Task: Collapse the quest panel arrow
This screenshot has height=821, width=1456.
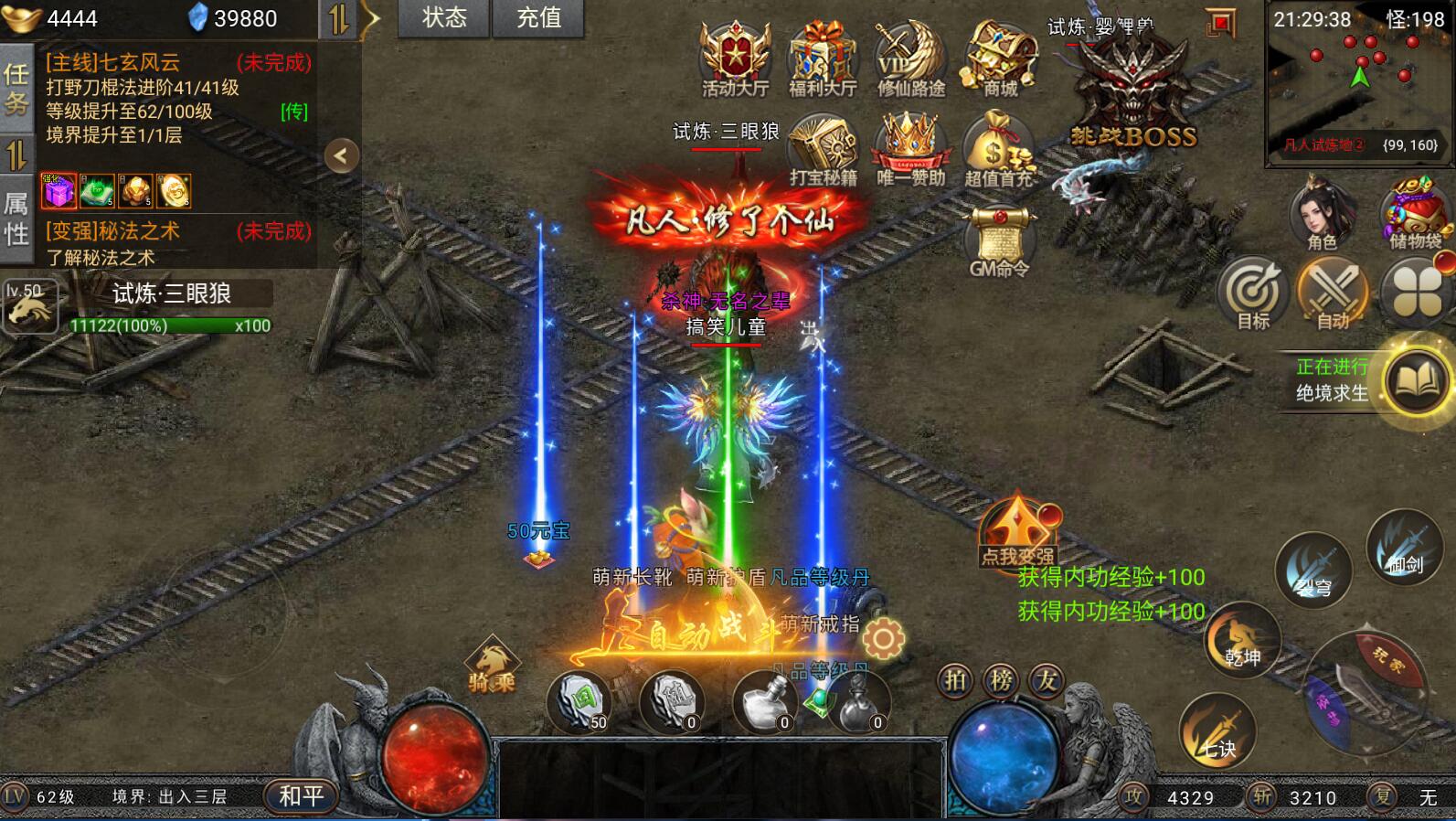Action: (341, 155)
